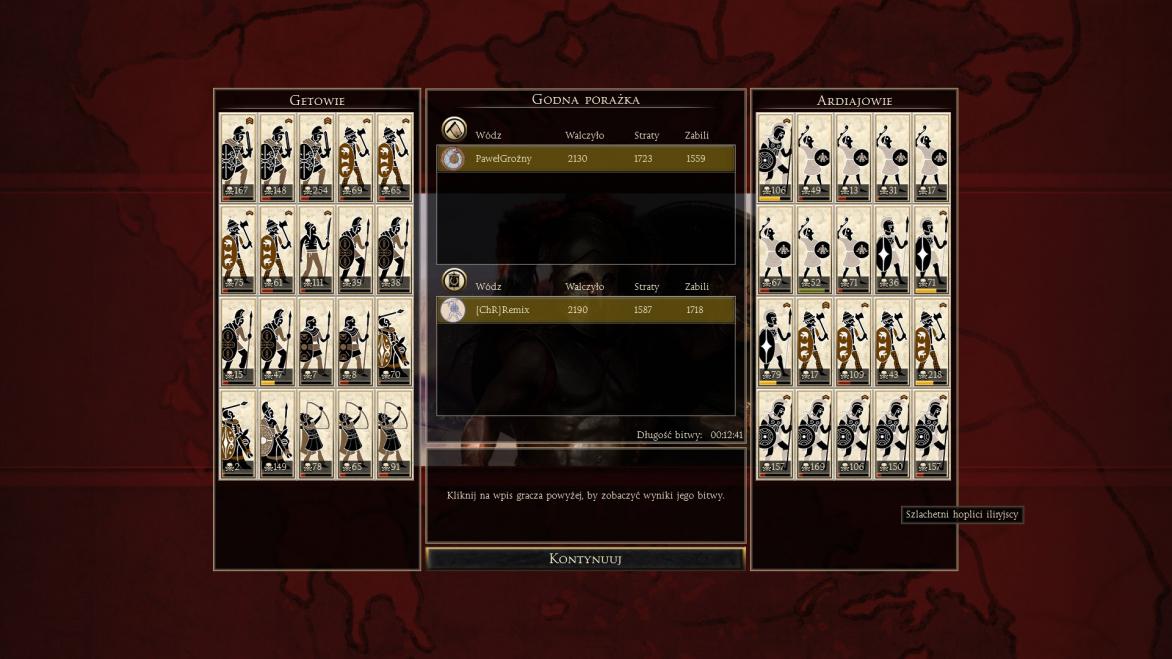
Task: Choose Getowie spearman card with 111 kills
Action: 315,249
